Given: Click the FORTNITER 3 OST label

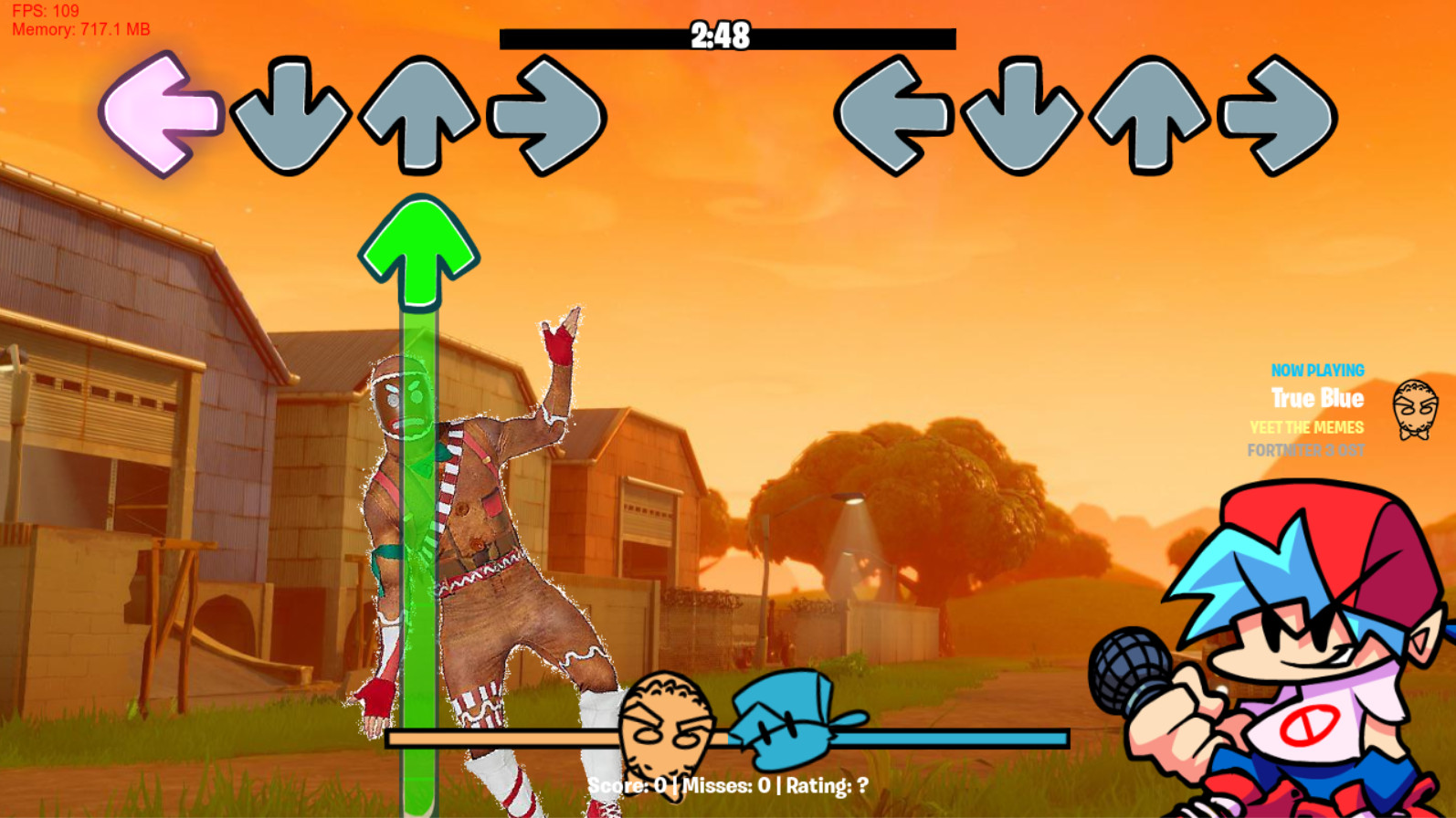Looking at the screenshot, I should [1306, 448].
